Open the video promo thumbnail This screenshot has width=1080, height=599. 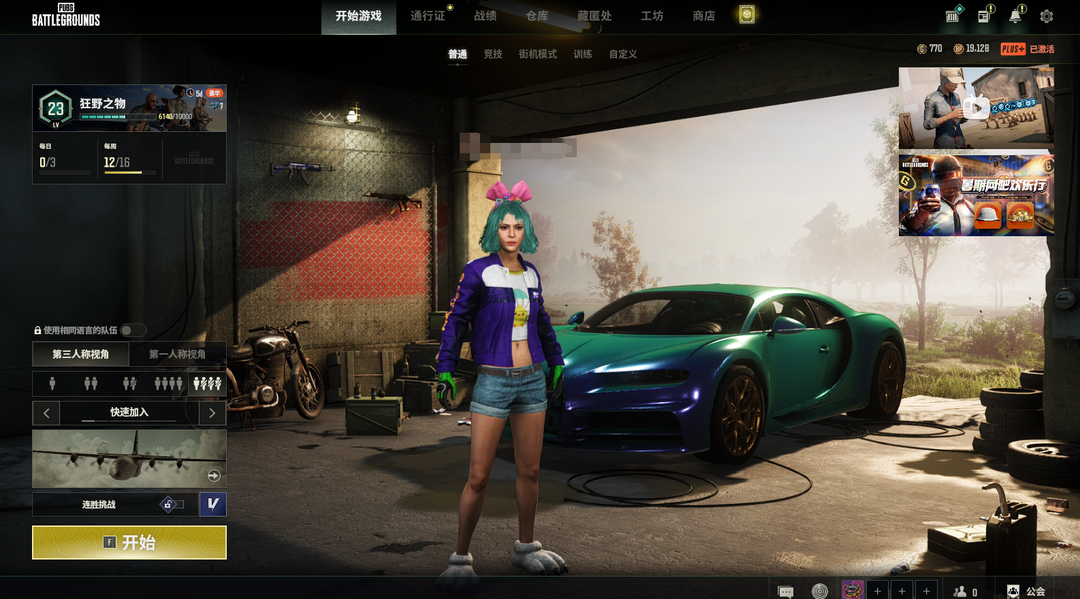975,107
